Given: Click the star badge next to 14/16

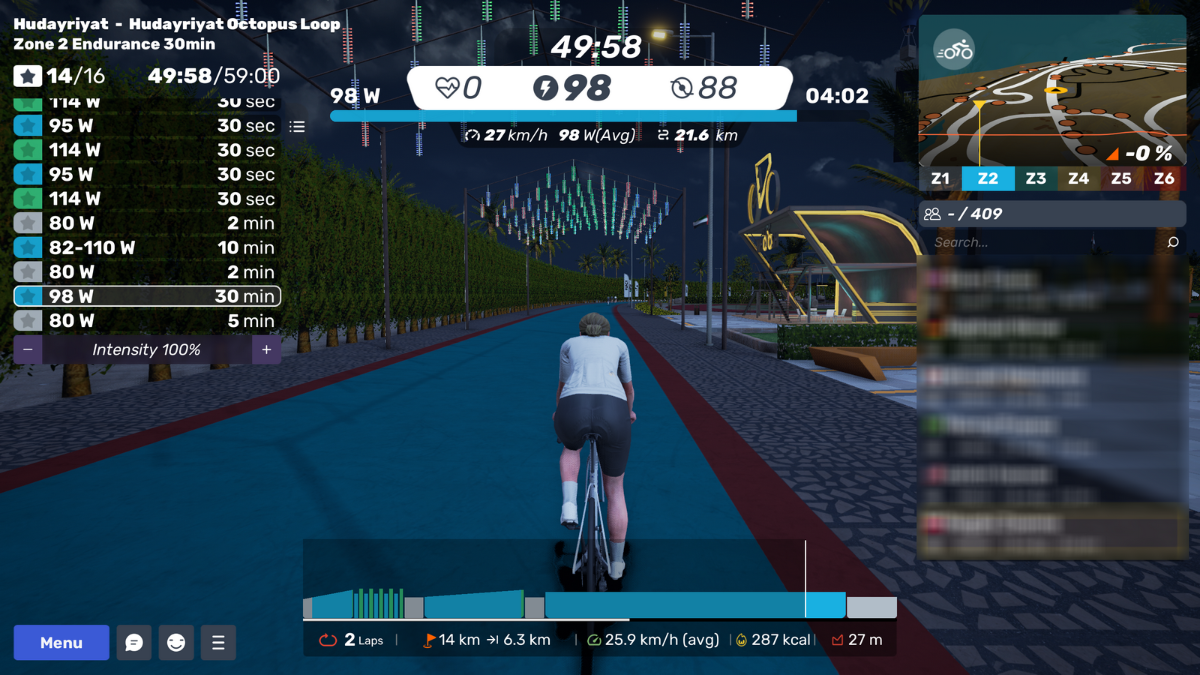Looking at the screenshot, I should tap(28, 76).
